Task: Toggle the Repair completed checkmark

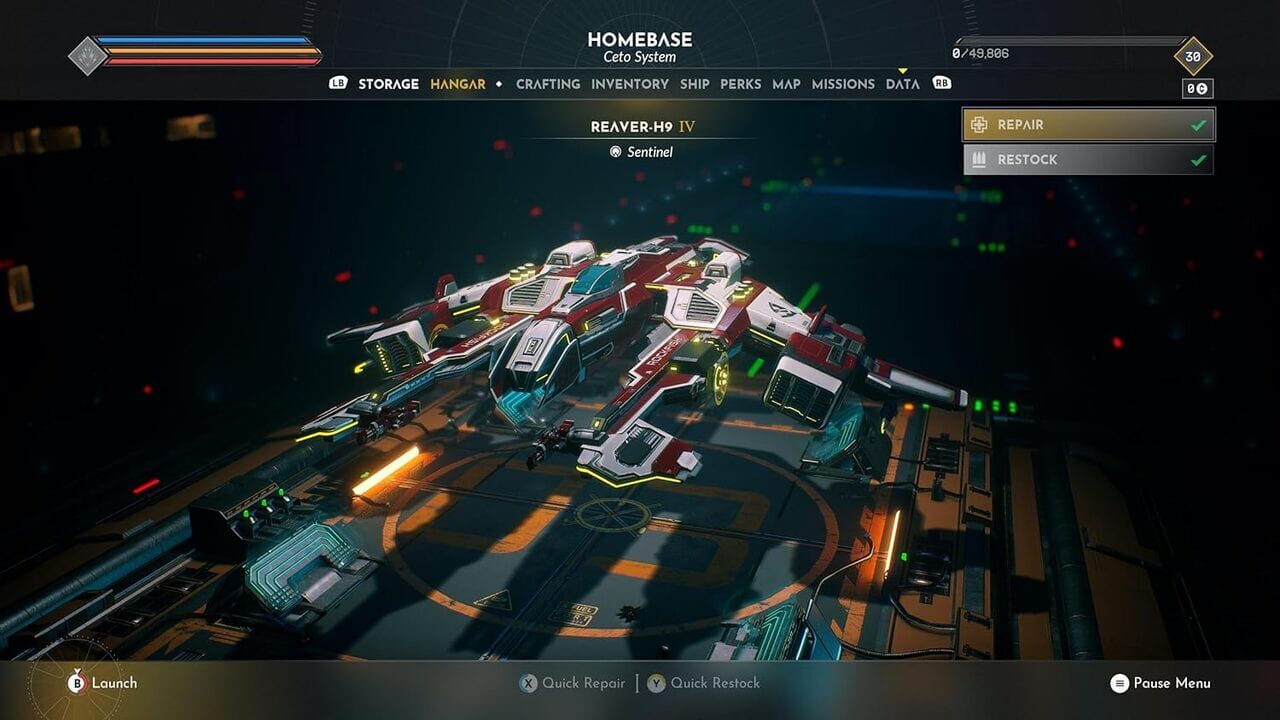Action: point(1198,124)
